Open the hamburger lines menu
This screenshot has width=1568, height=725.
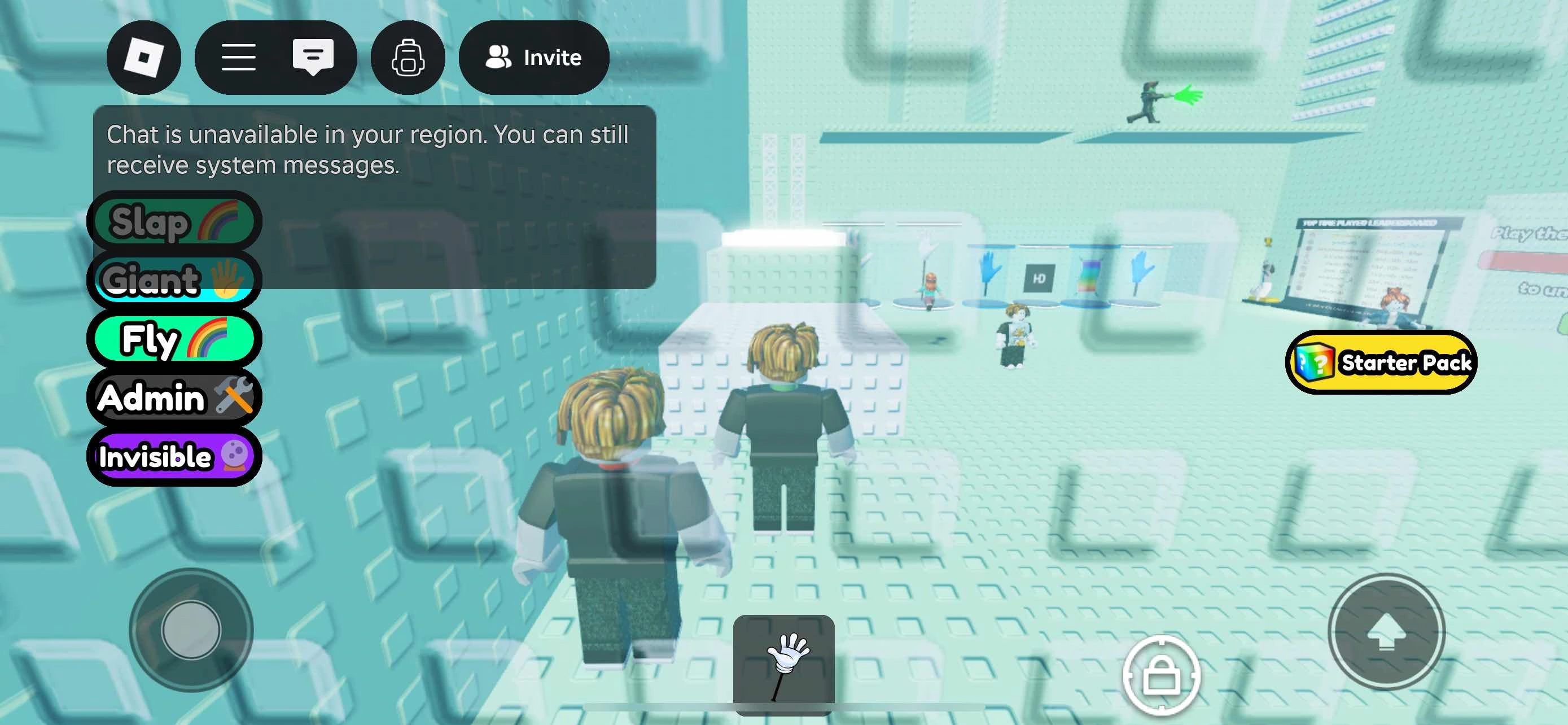[x=238, y=58]
